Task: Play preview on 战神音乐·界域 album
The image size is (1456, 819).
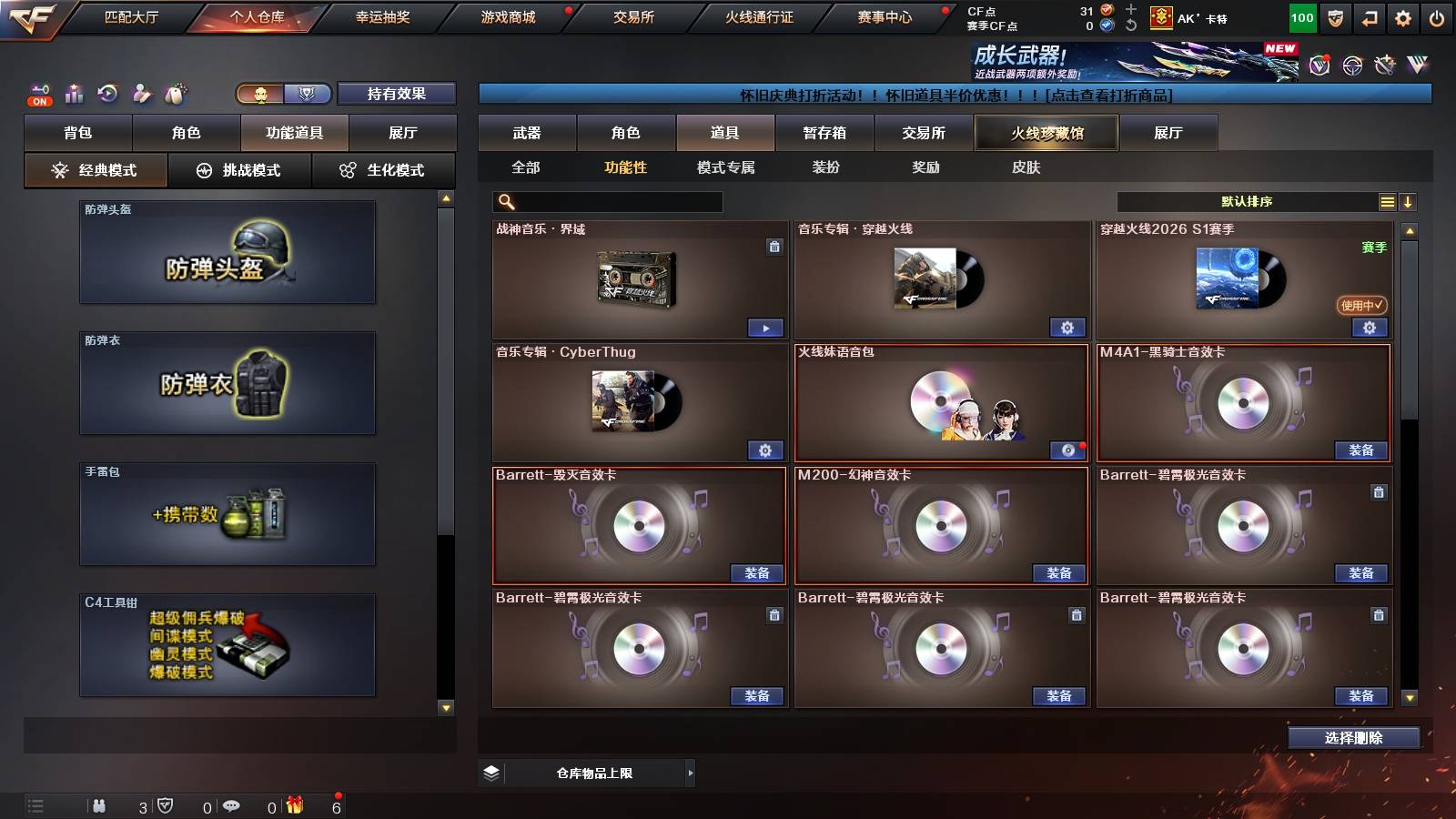Action: pyautogui.click(x=765, y=327)
